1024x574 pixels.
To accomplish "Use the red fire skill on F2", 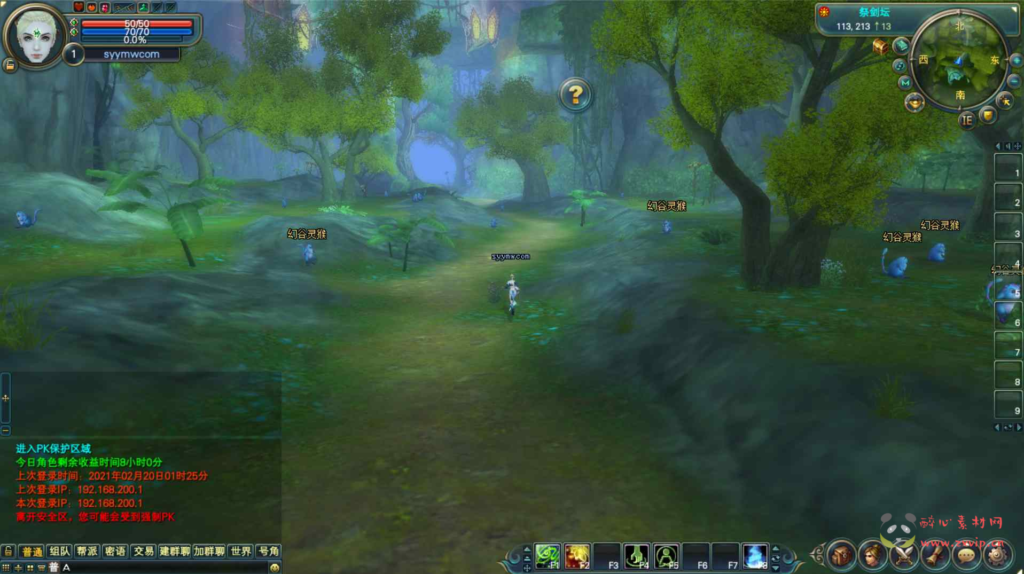I will tap(577, 555).
